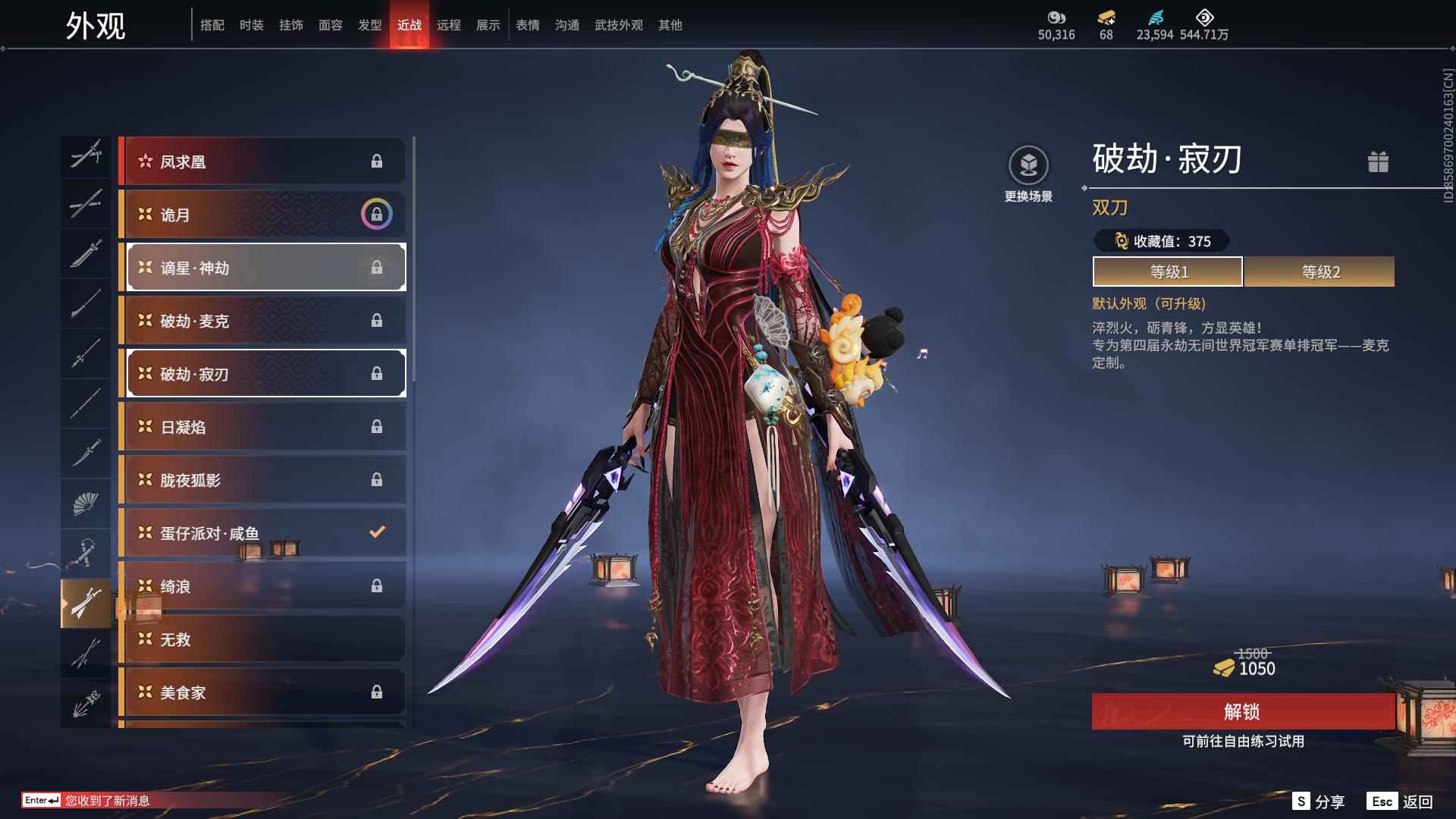Click the lock icon on 凤求凰 entry
This screenshot has width=1456, height=819.
(377, 161)
